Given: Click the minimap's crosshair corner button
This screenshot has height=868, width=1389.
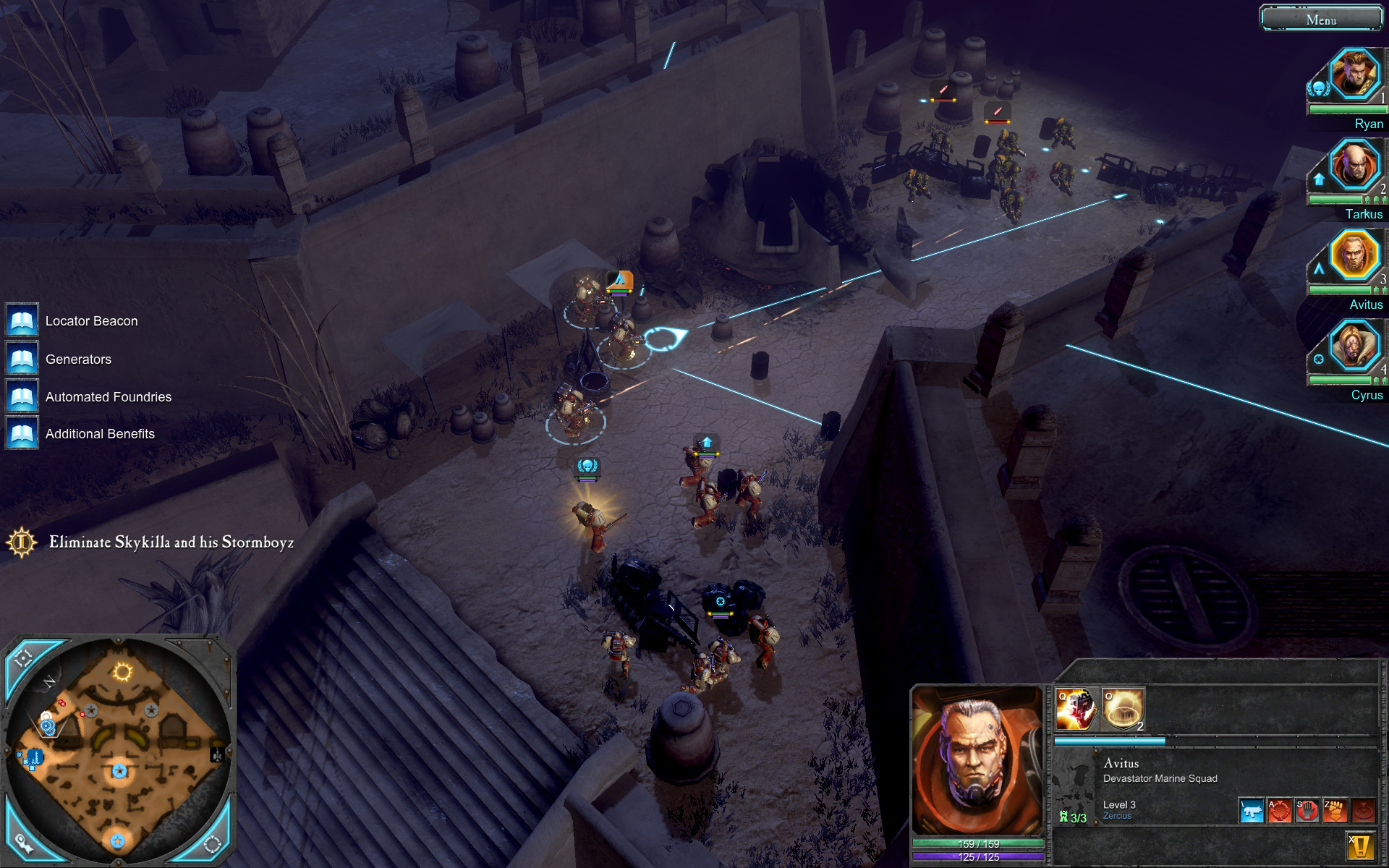Looking at the screenshot, I should pos(24,658).
